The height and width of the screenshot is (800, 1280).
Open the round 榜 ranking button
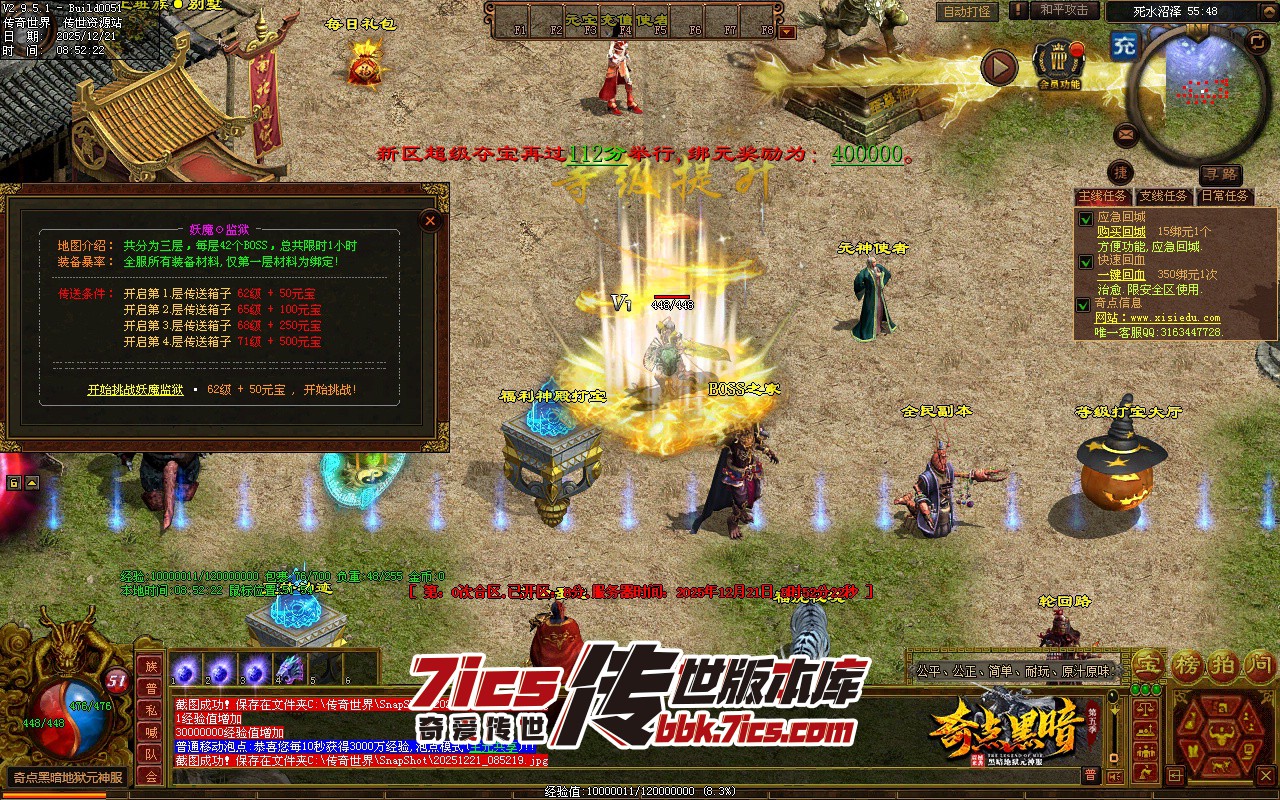click(1187, 664)
